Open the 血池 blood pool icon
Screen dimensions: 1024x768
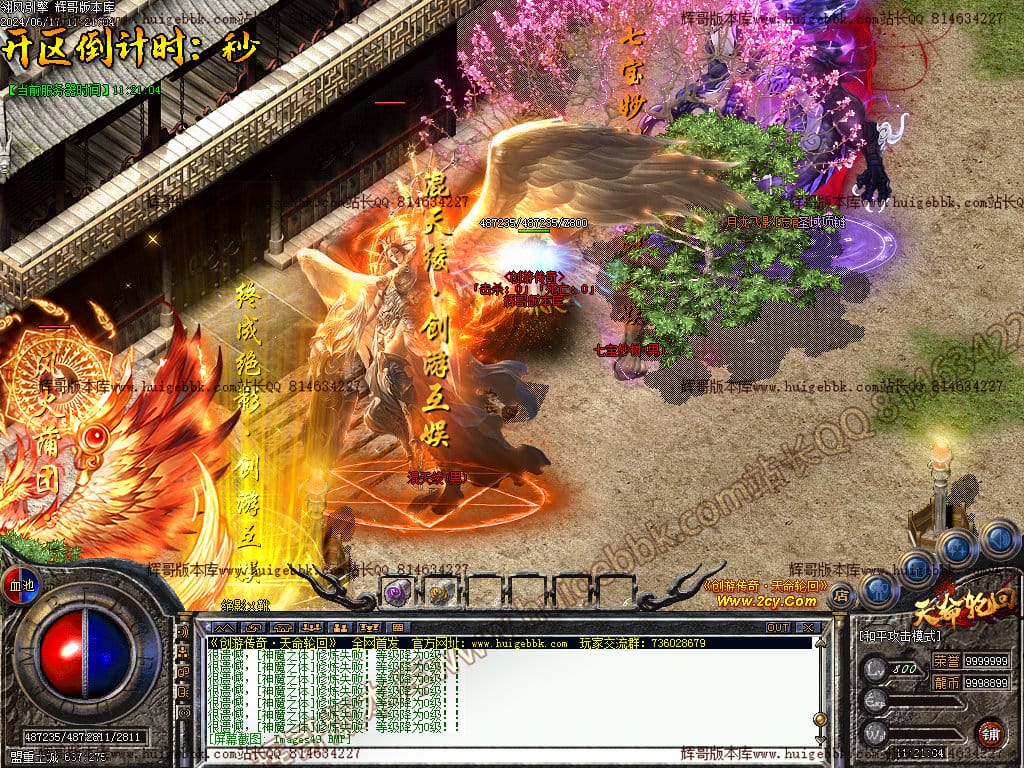(21, 584)
